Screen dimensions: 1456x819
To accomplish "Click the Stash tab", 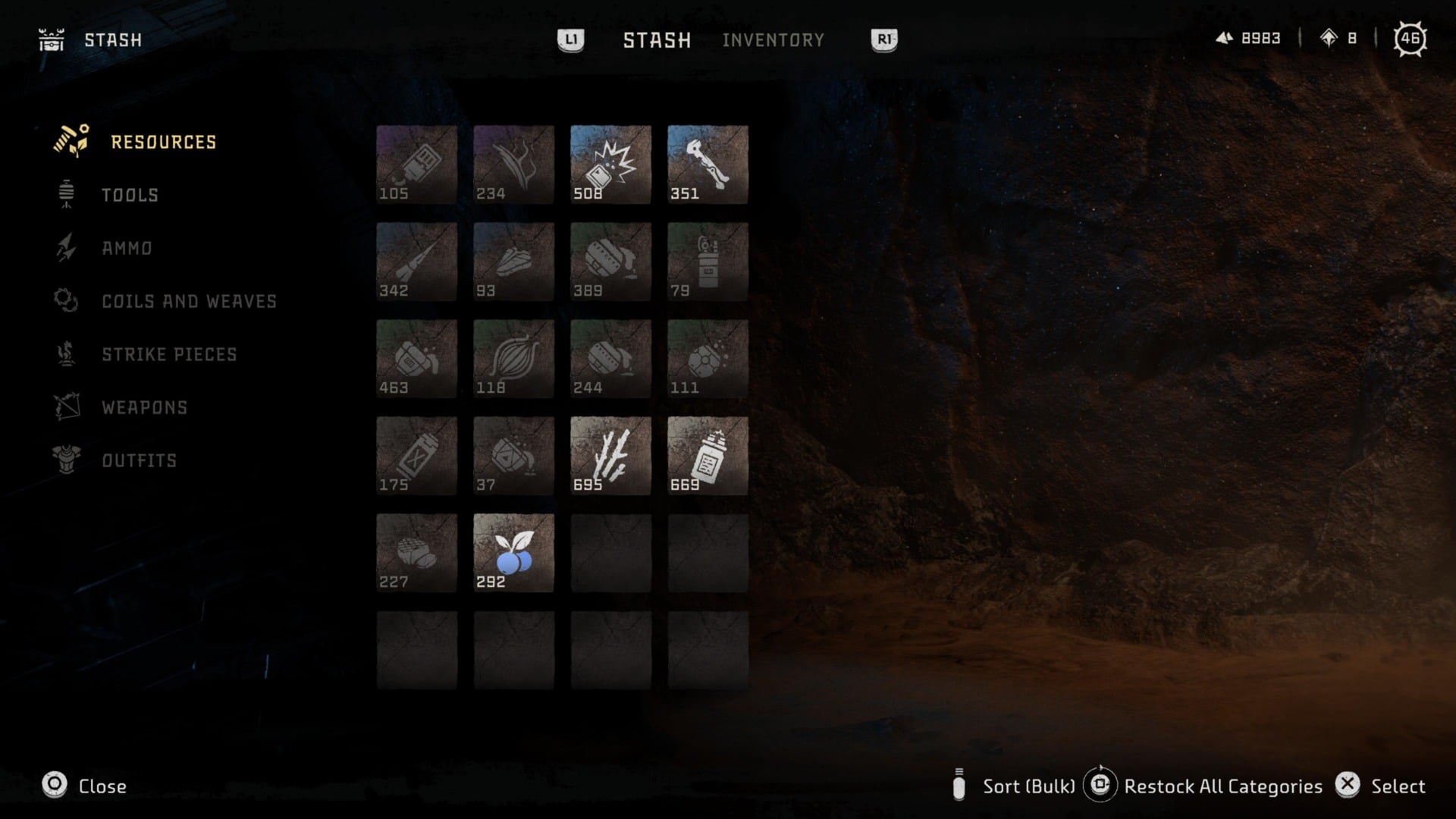I will [657, 39].
